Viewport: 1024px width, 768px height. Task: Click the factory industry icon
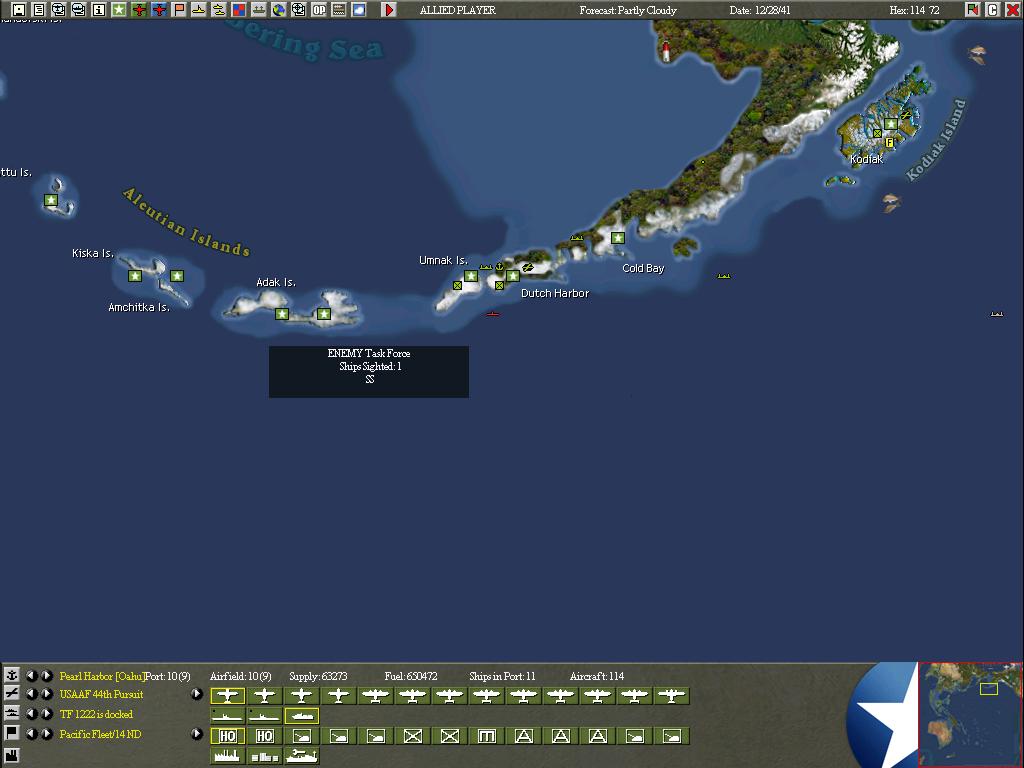point(12,755)
